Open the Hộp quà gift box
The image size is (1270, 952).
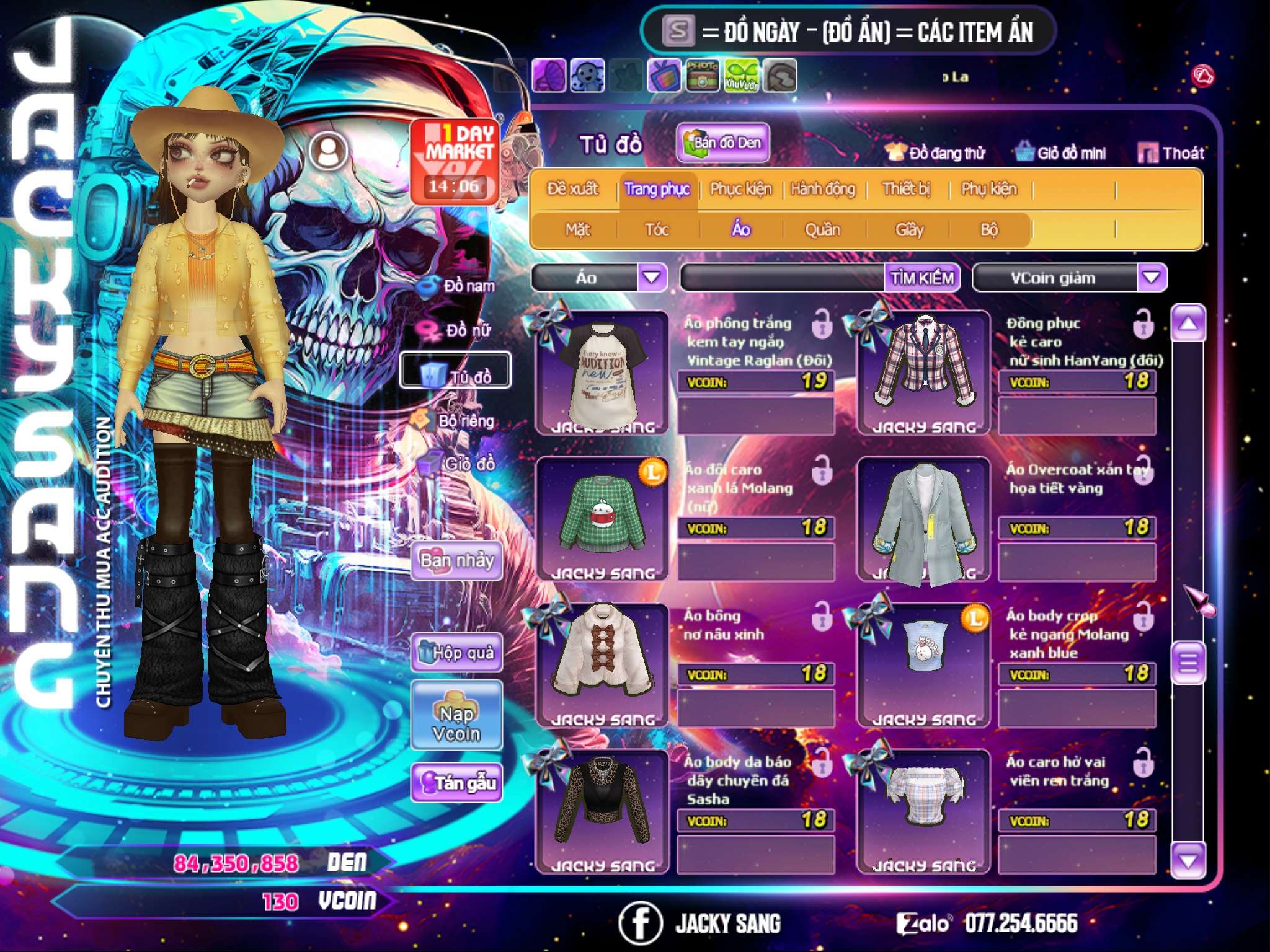(x=456, y=652)
